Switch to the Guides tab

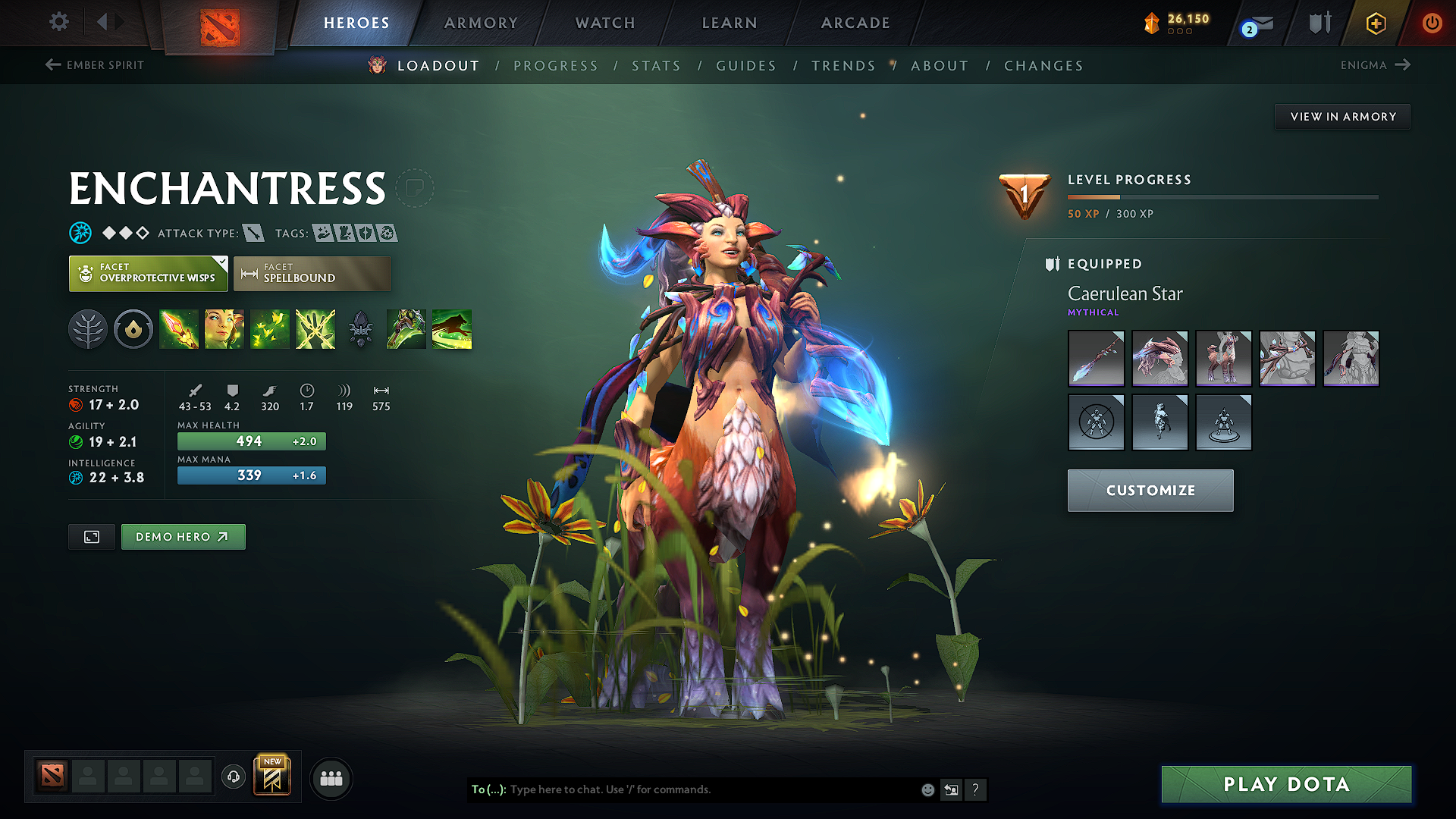pos(745,66)
